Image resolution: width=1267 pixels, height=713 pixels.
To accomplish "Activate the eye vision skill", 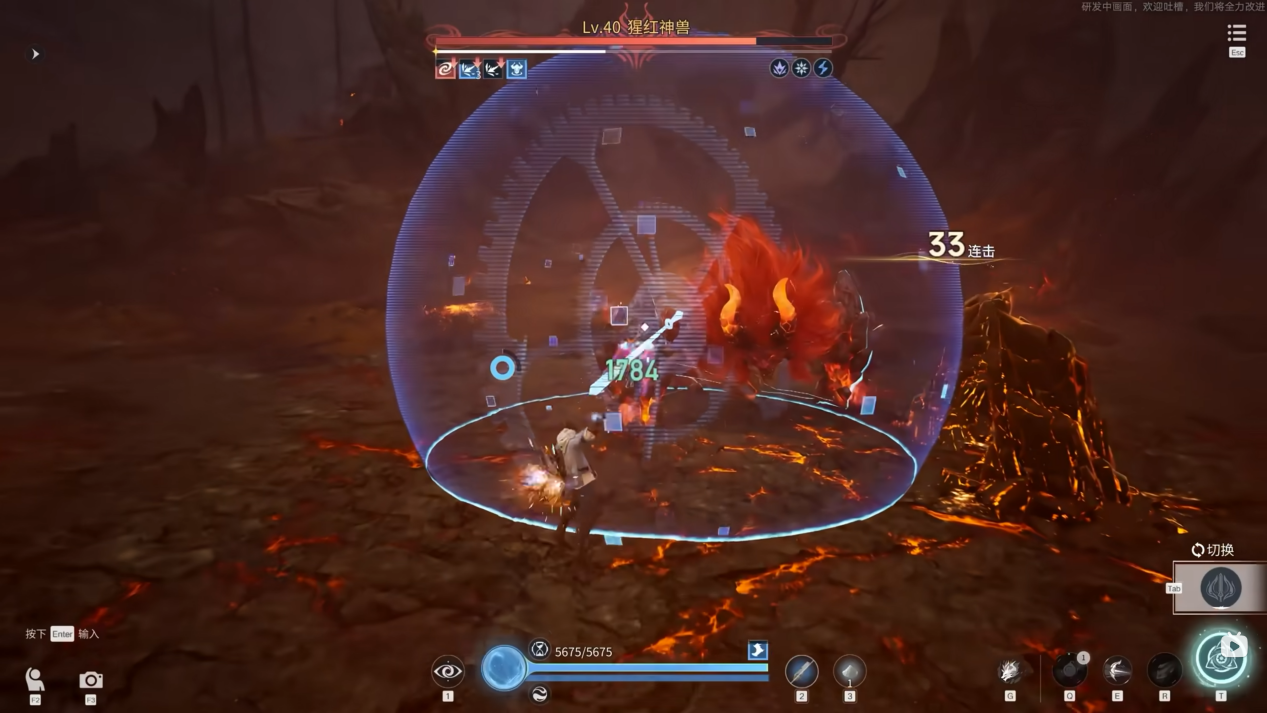I will (447, 671).
